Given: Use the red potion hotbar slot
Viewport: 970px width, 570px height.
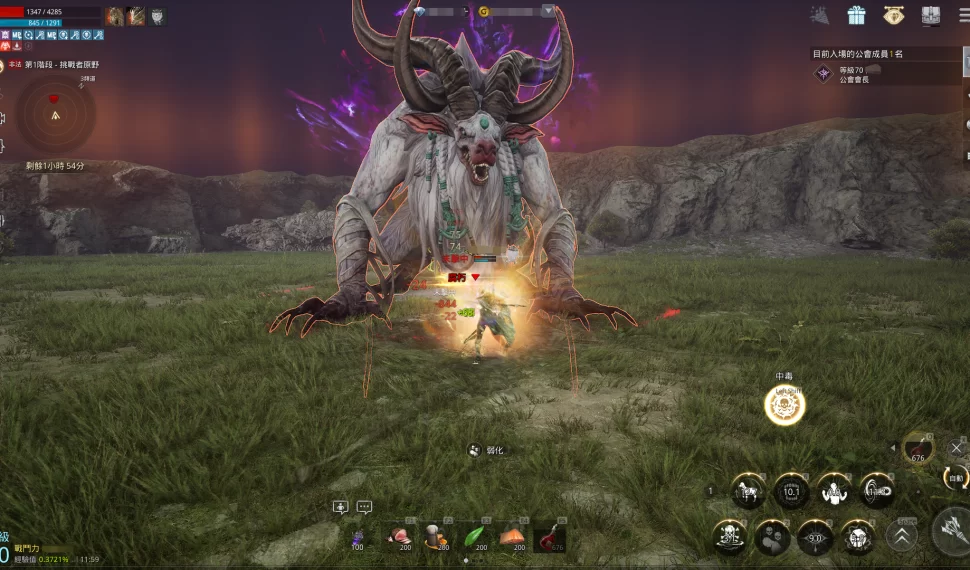Looking at the screenshot, I should 549,537.
